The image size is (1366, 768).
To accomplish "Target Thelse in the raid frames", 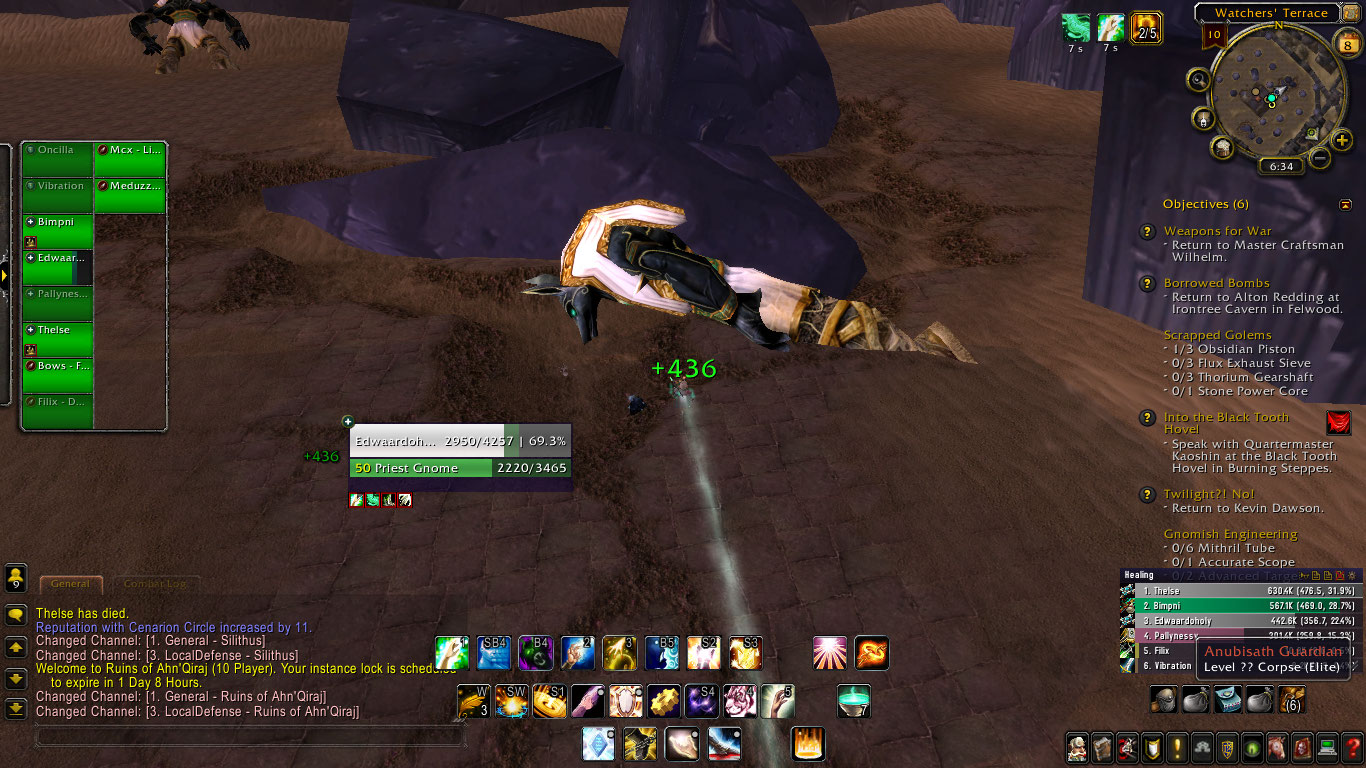I will [58, 338].
